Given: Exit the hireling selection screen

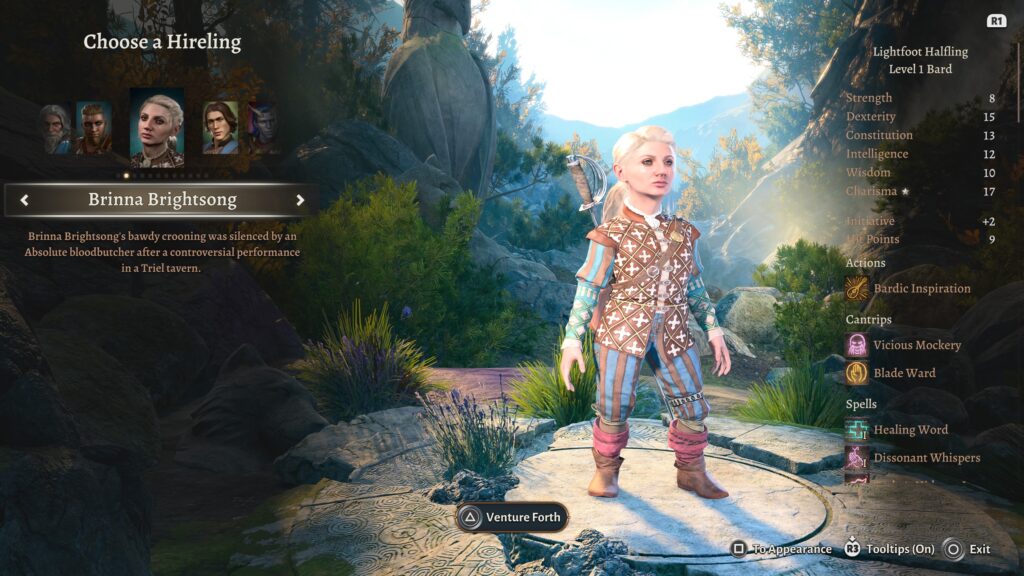Looking at the screenshot, I should tap(967, 549).
